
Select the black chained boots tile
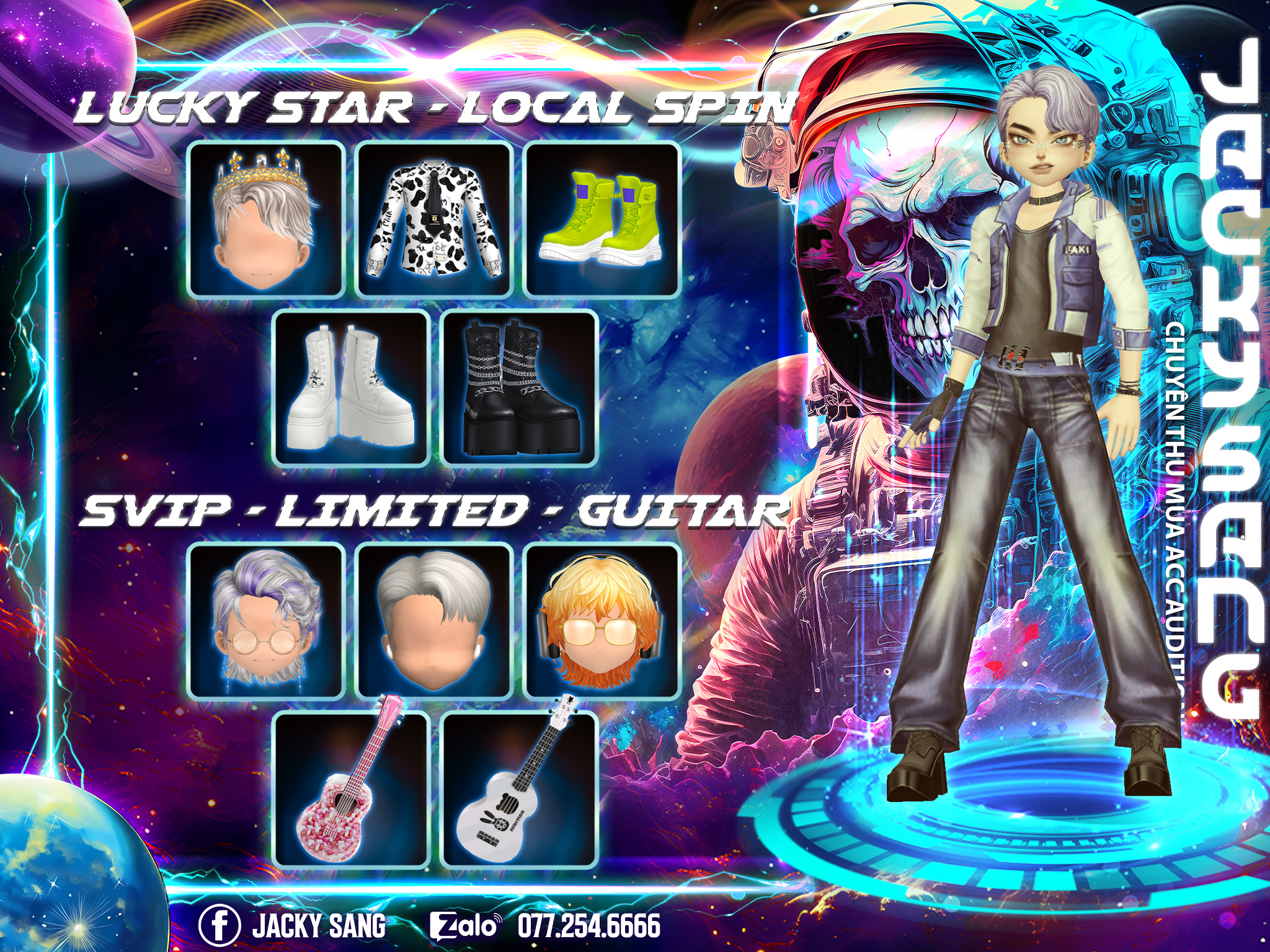click(520, 389)
